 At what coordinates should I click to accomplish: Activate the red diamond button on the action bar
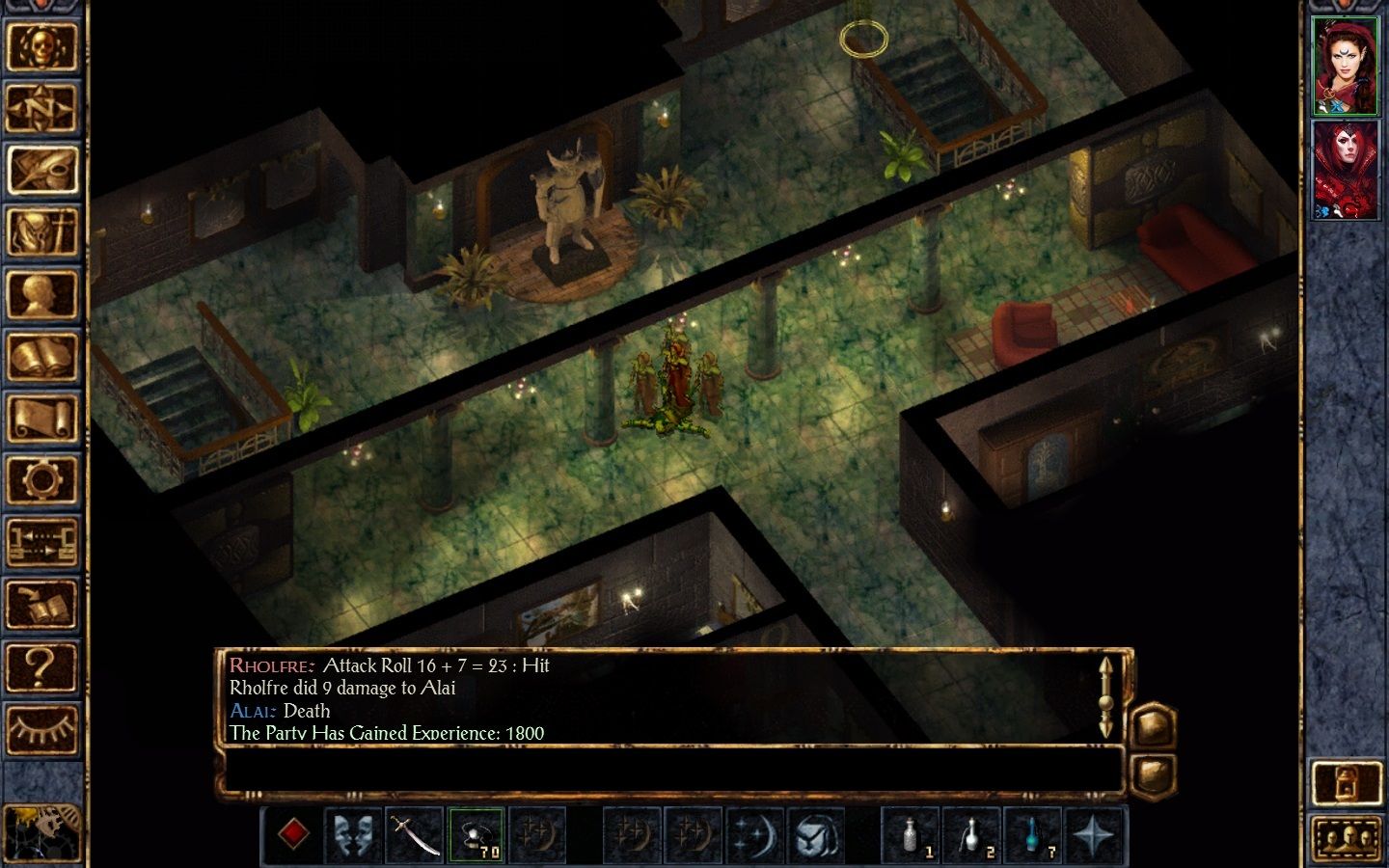[293, 834]
